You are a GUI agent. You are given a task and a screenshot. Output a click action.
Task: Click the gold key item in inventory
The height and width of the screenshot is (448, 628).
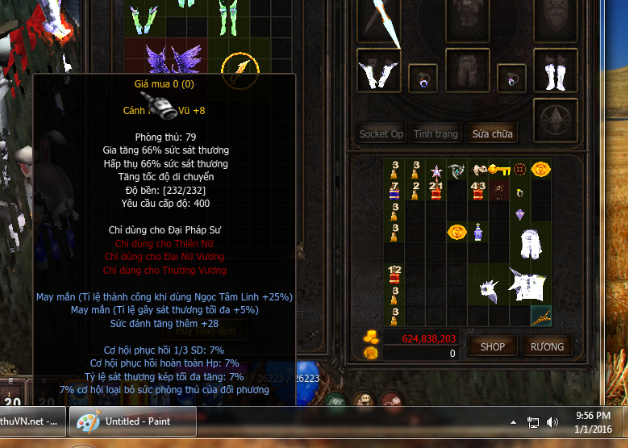pyautogui.click(x=498, y=169)
